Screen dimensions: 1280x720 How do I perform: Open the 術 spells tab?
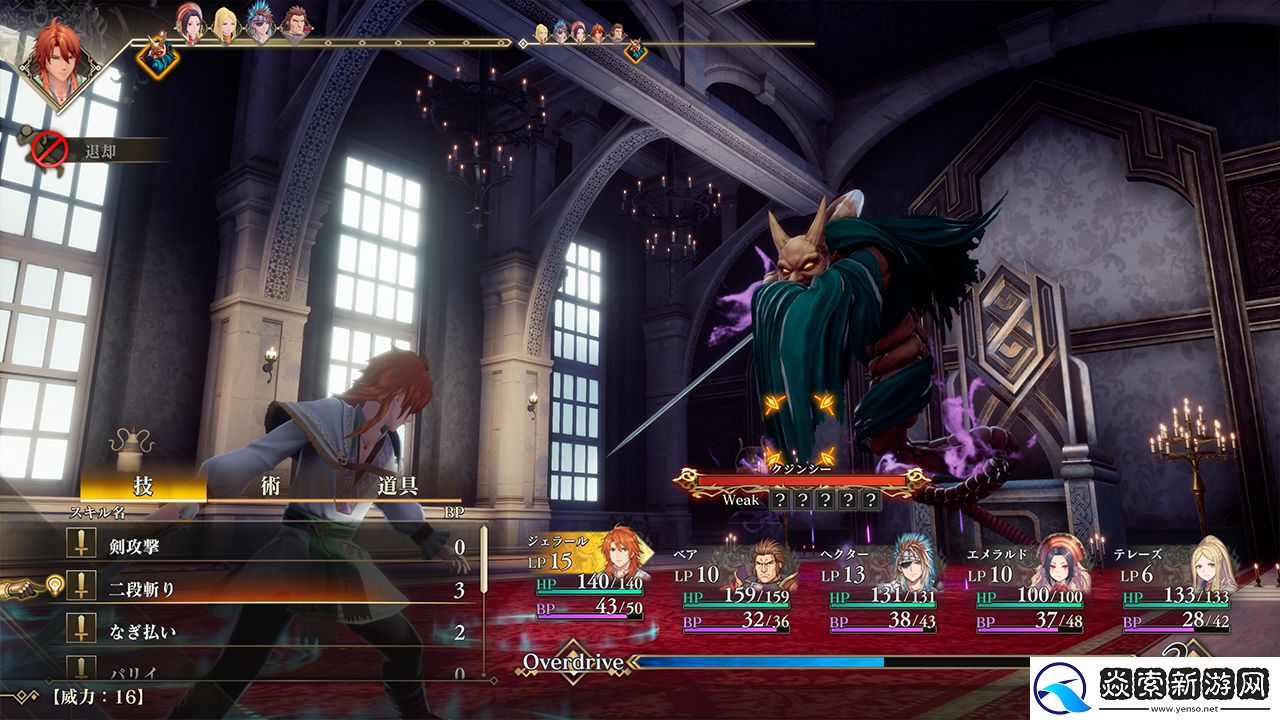click(x=270, y=487)
